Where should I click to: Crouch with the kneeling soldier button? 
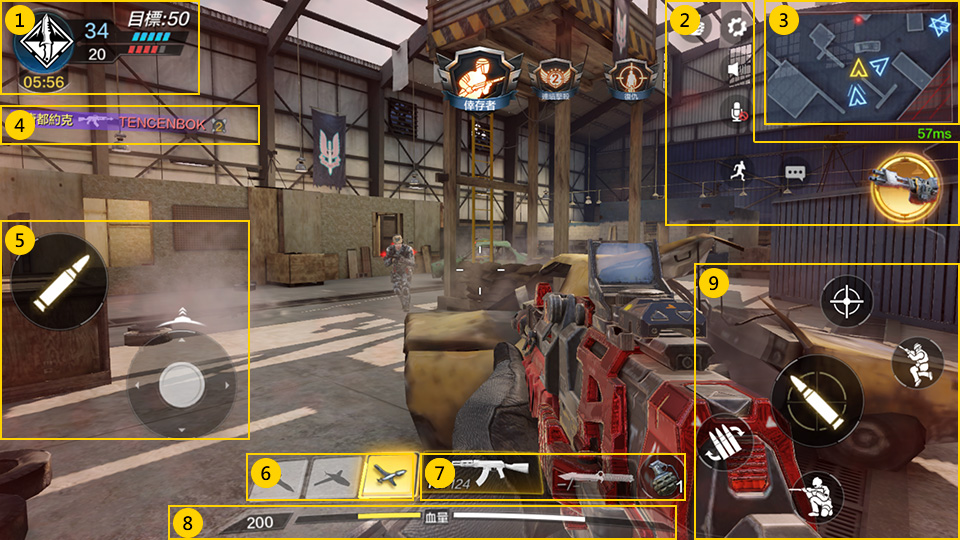(x=816, y=496)
